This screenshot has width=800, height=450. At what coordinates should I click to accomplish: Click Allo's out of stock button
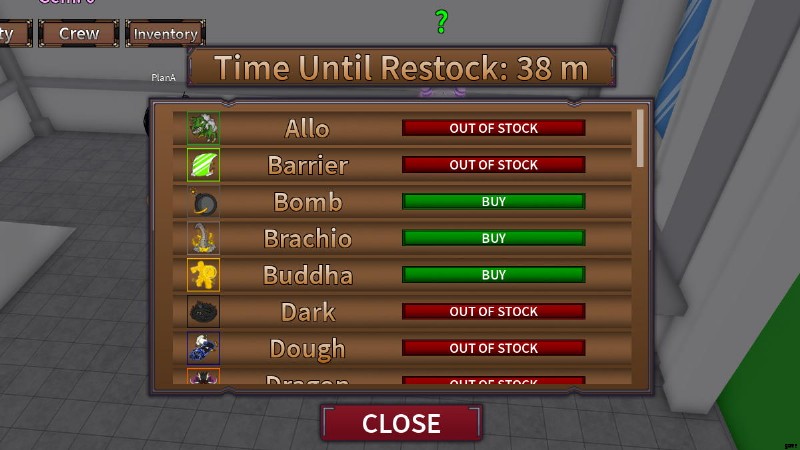coord(493,128)
